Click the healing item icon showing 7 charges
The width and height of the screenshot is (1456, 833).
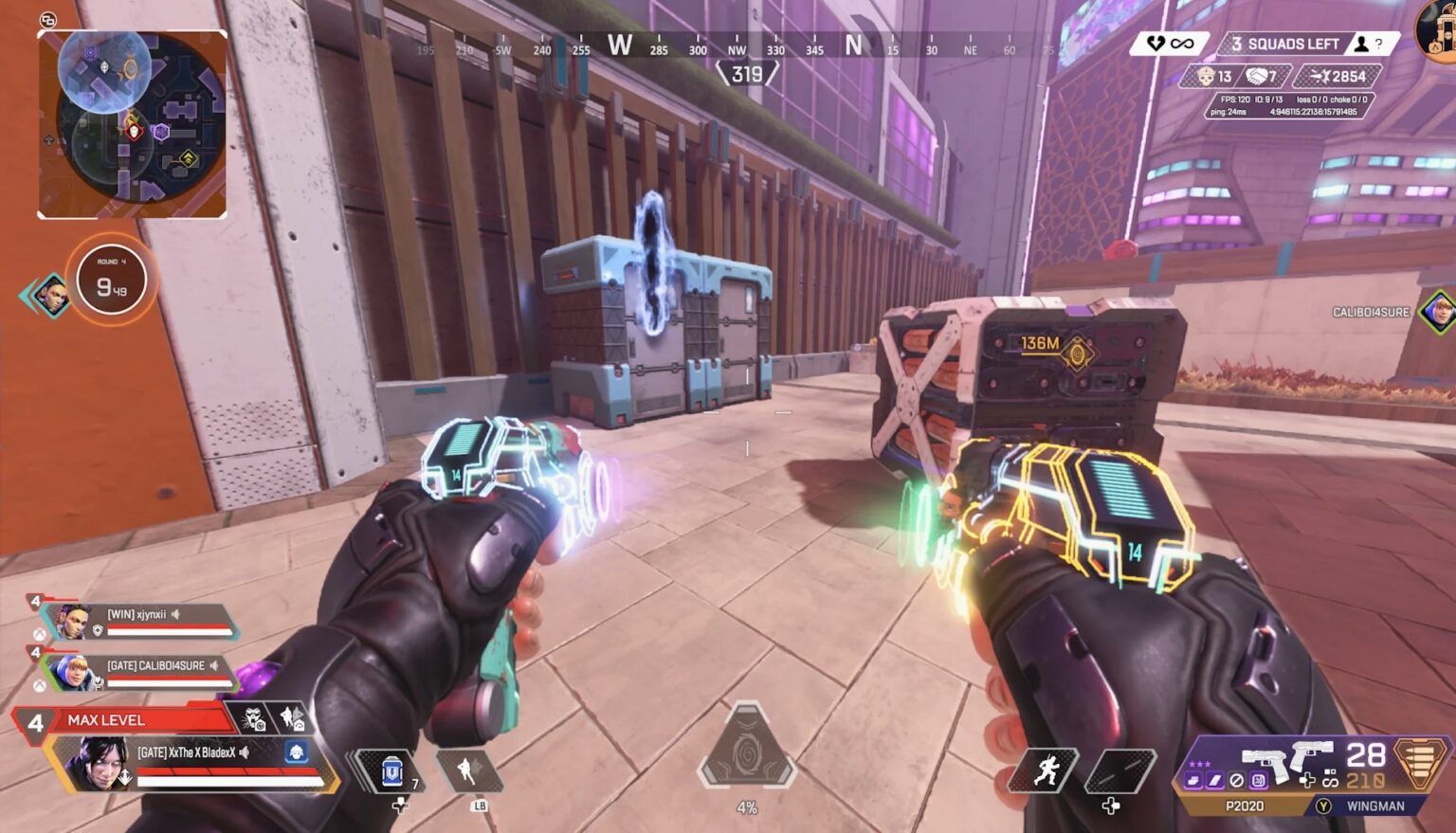pyautogui.click(x=391, y=771)
